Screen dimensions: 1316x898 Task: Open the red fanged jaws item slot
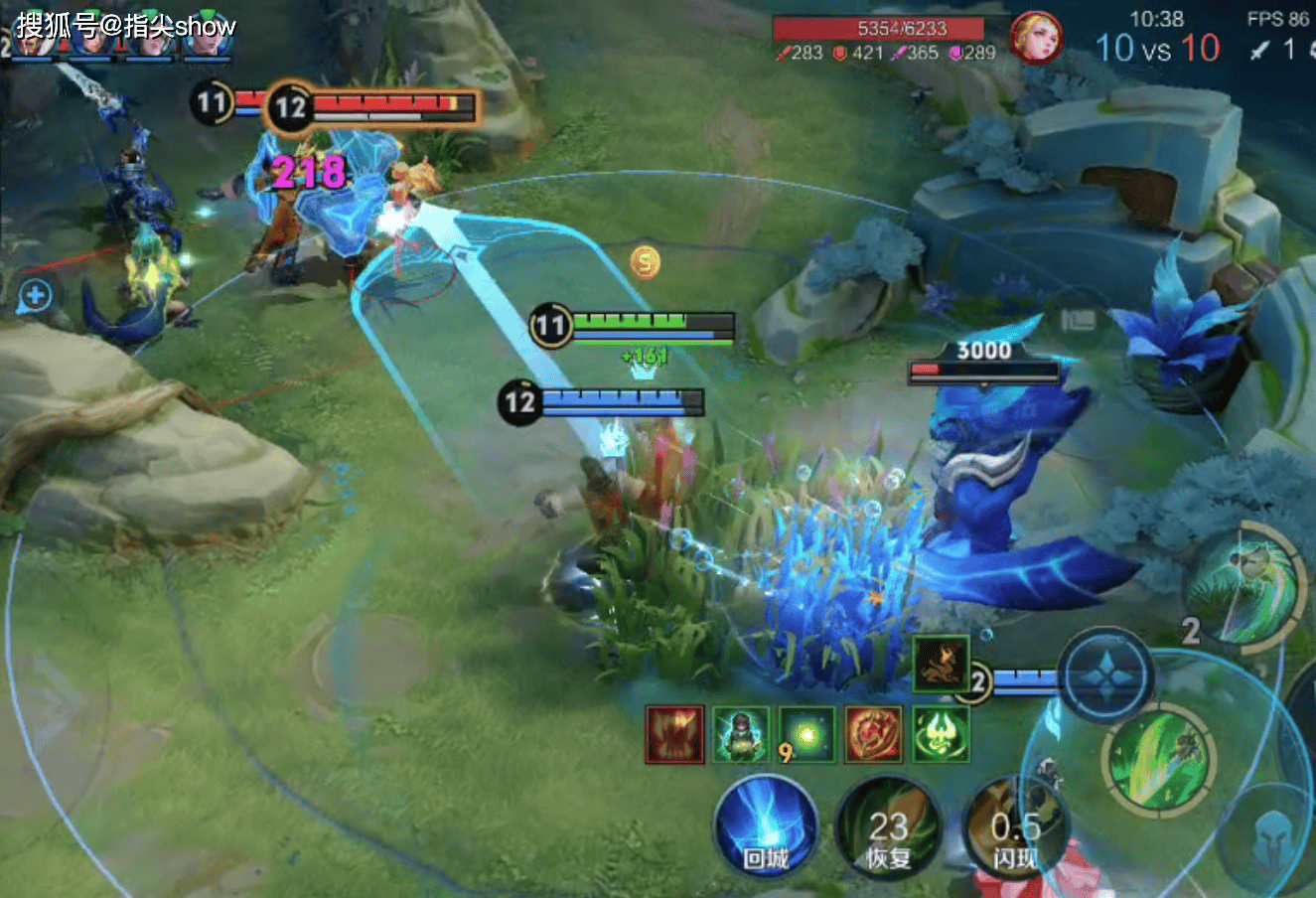click(675, 735)
